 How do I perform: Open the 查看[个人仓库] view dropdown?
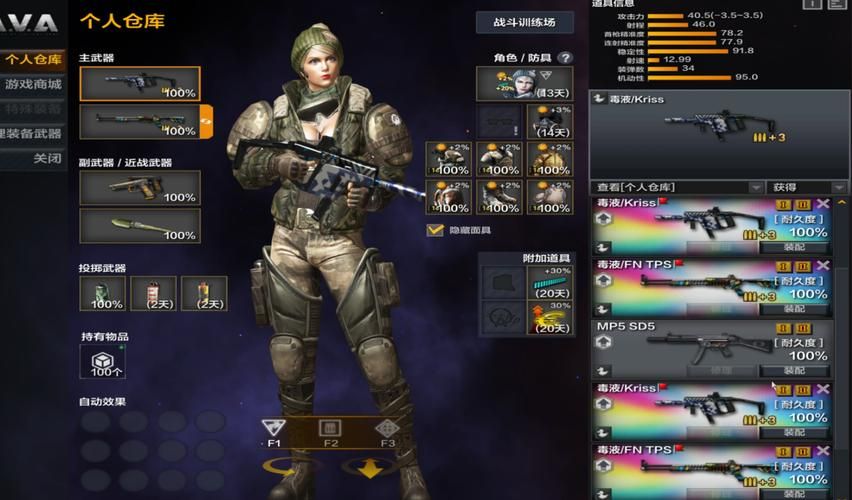click(x=679, y=187)
